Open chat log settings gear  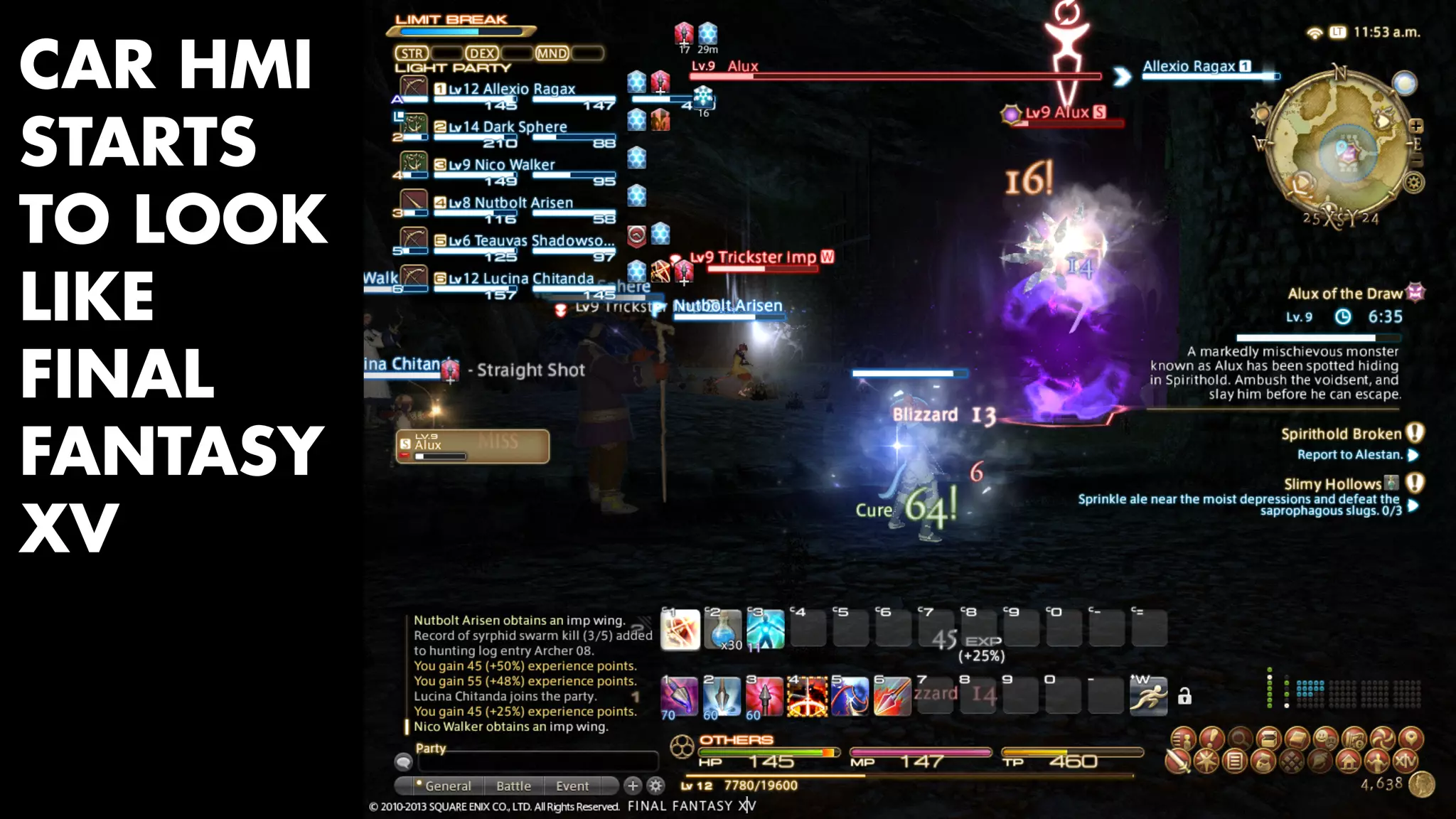[655, 786]
